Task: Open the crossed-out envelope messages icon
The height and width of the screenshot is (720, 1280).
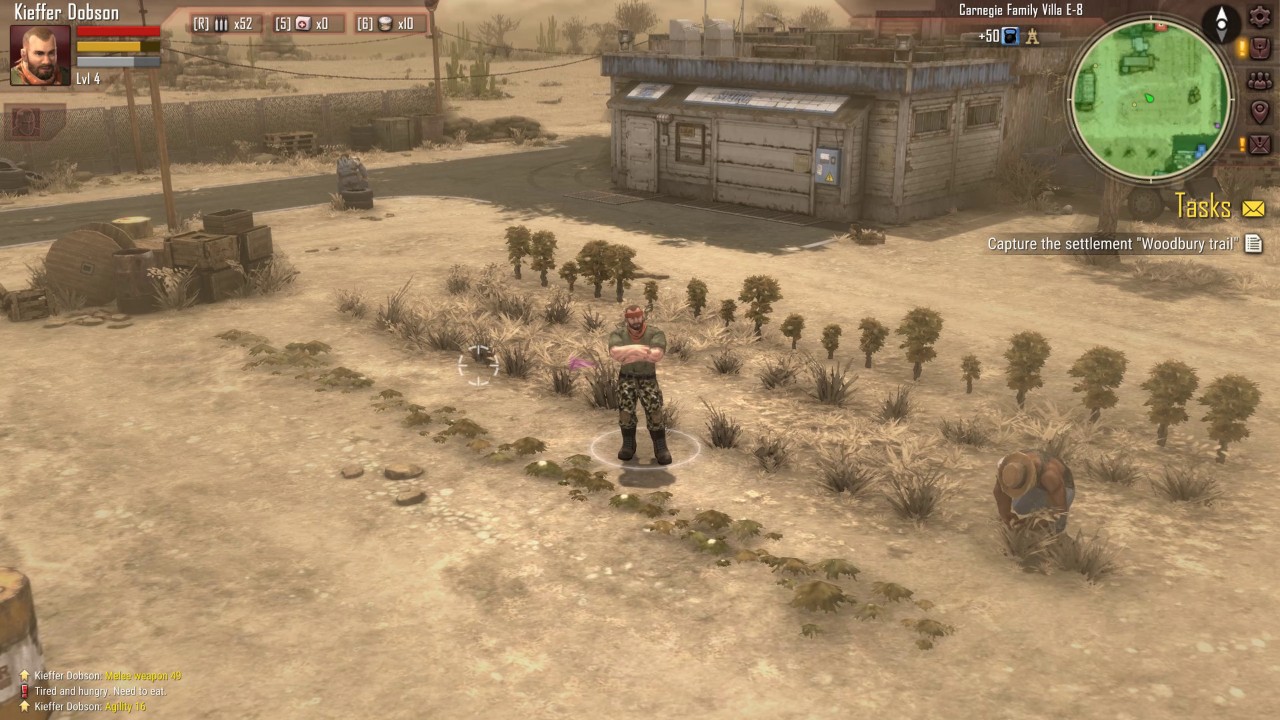Action: pyautogui.click(x=1259, y=144)
